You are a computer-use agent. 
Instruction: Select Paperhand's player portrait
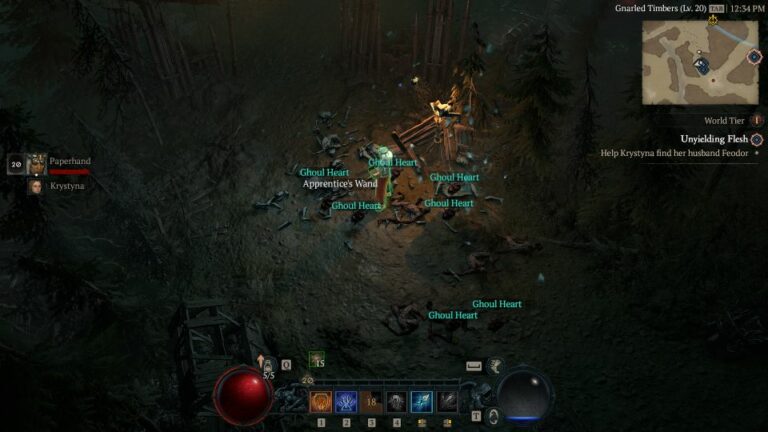(x=37, y=164)
